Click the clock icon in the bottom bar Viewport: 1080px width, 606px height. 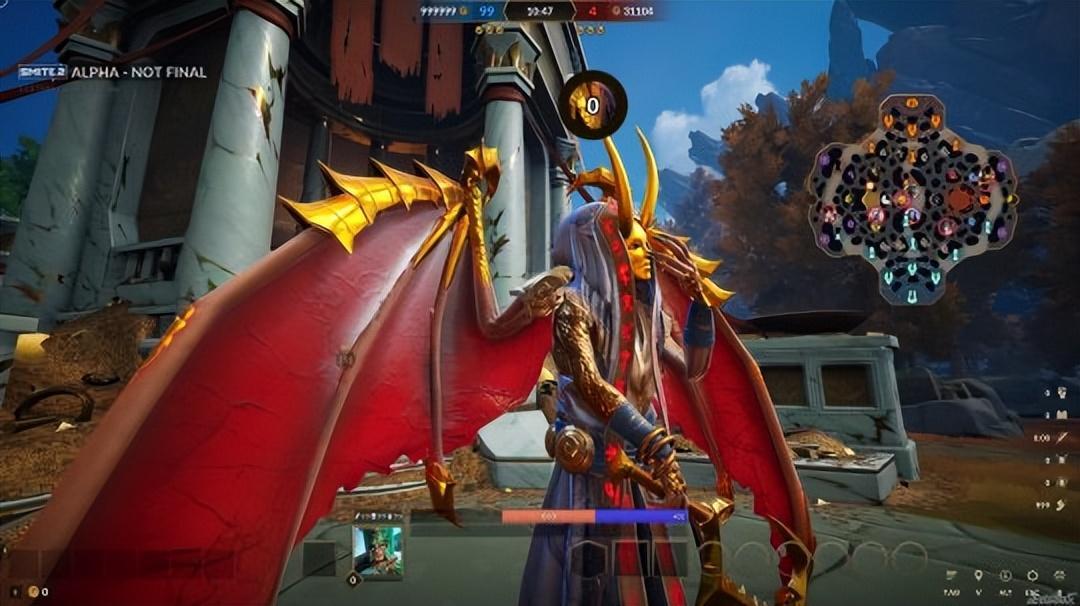[x=1004, y=576]
